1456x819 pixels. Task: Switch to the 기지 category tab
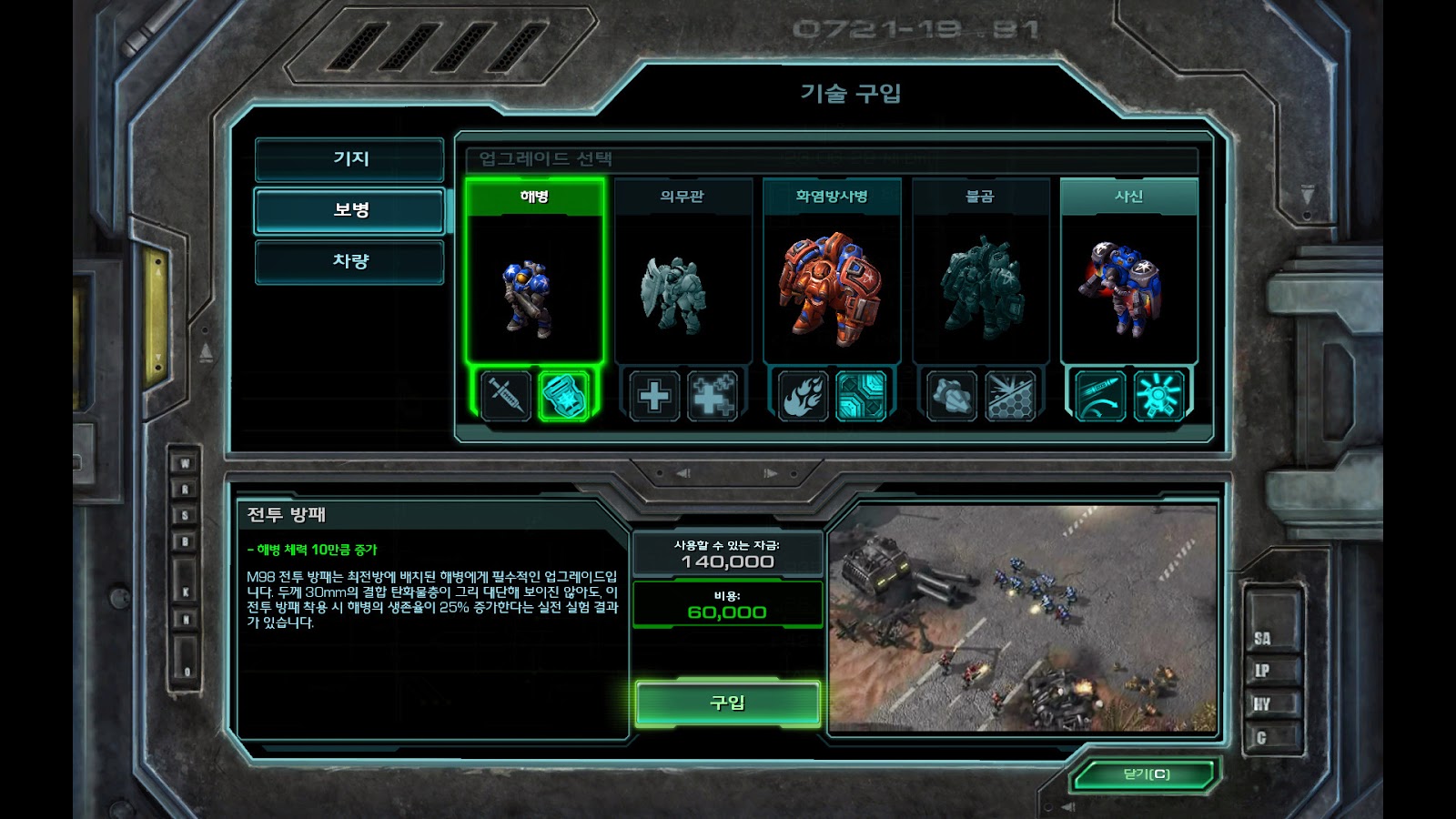(349, 159)
